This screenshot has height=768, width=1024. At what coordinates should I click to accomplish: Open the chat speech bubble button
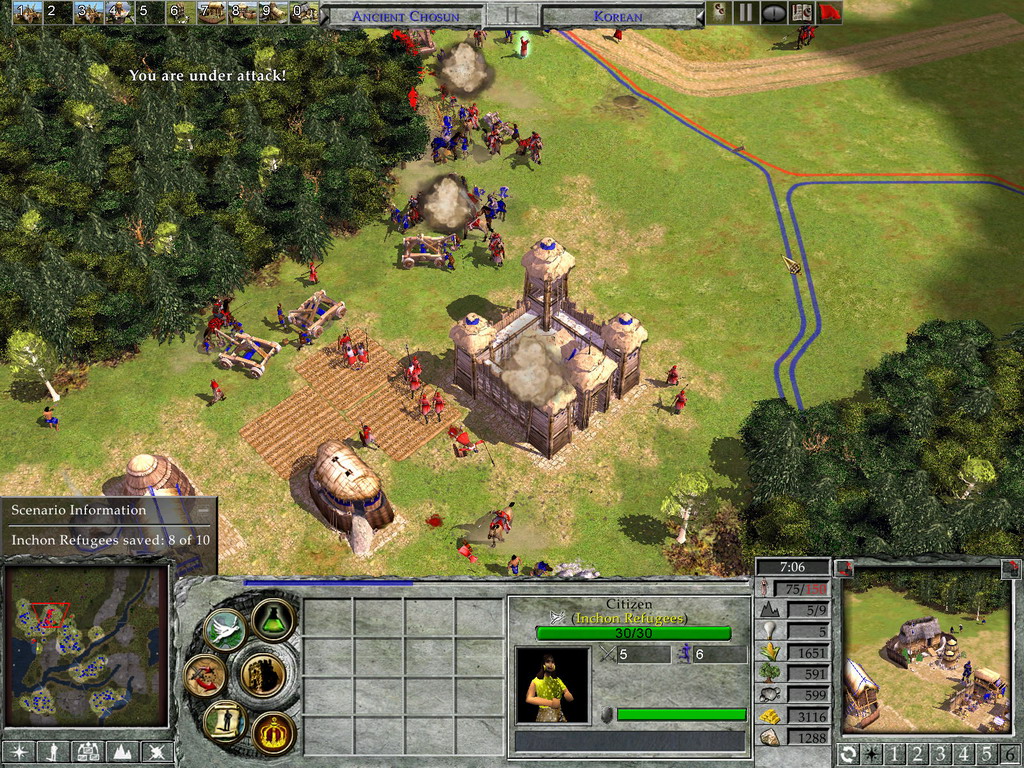pos(774,13)
